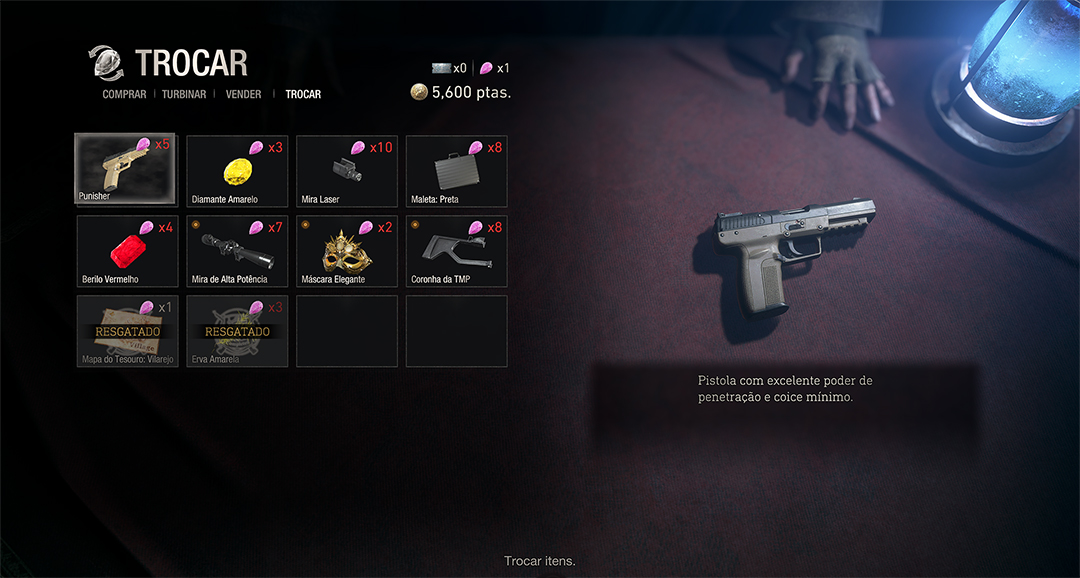Choose the Berilo Vermelho gem
This screenshot has width=1080, height=578.
pyautogui.click(x=127, y=251)
